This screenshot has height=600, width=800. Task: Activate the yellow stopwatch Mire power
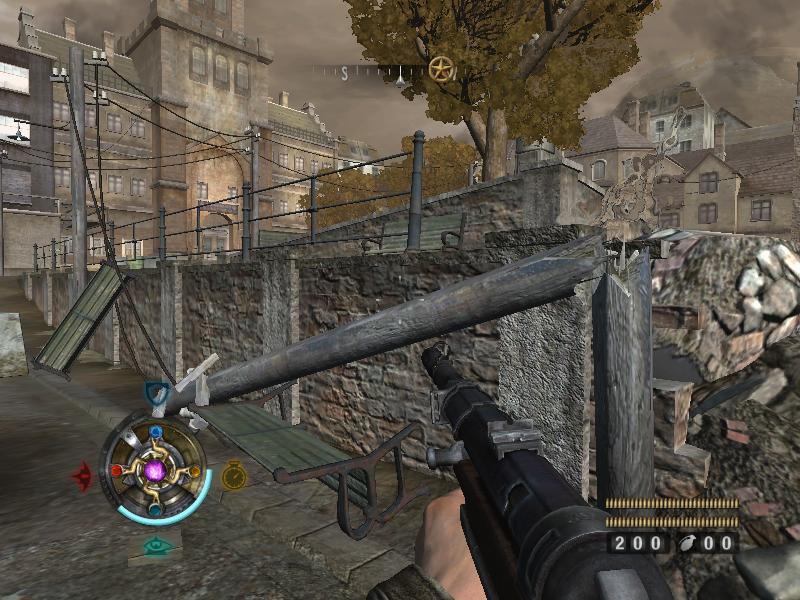[234, 475]
